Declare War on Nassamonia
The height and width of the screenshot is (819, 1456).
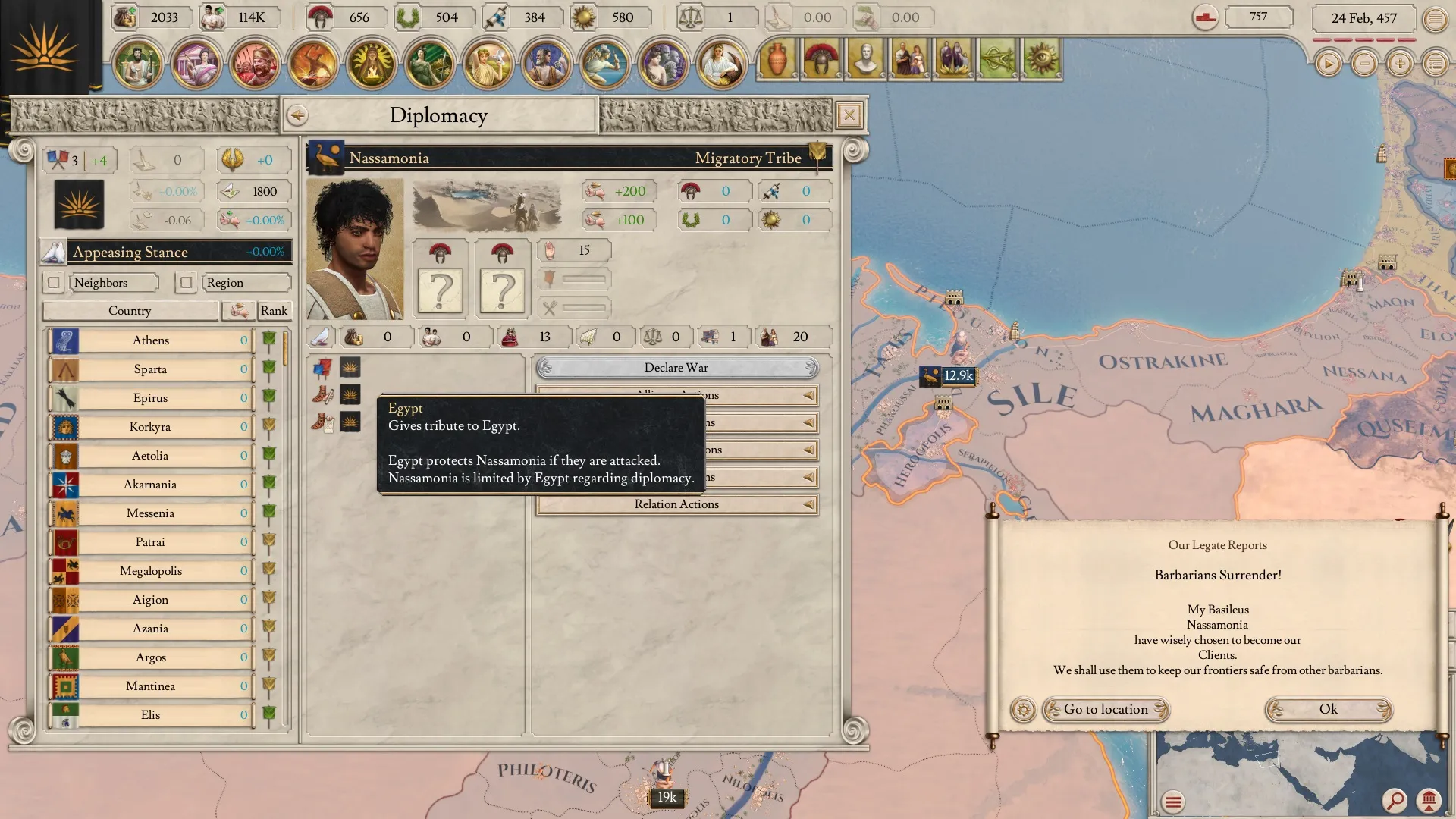676,368
